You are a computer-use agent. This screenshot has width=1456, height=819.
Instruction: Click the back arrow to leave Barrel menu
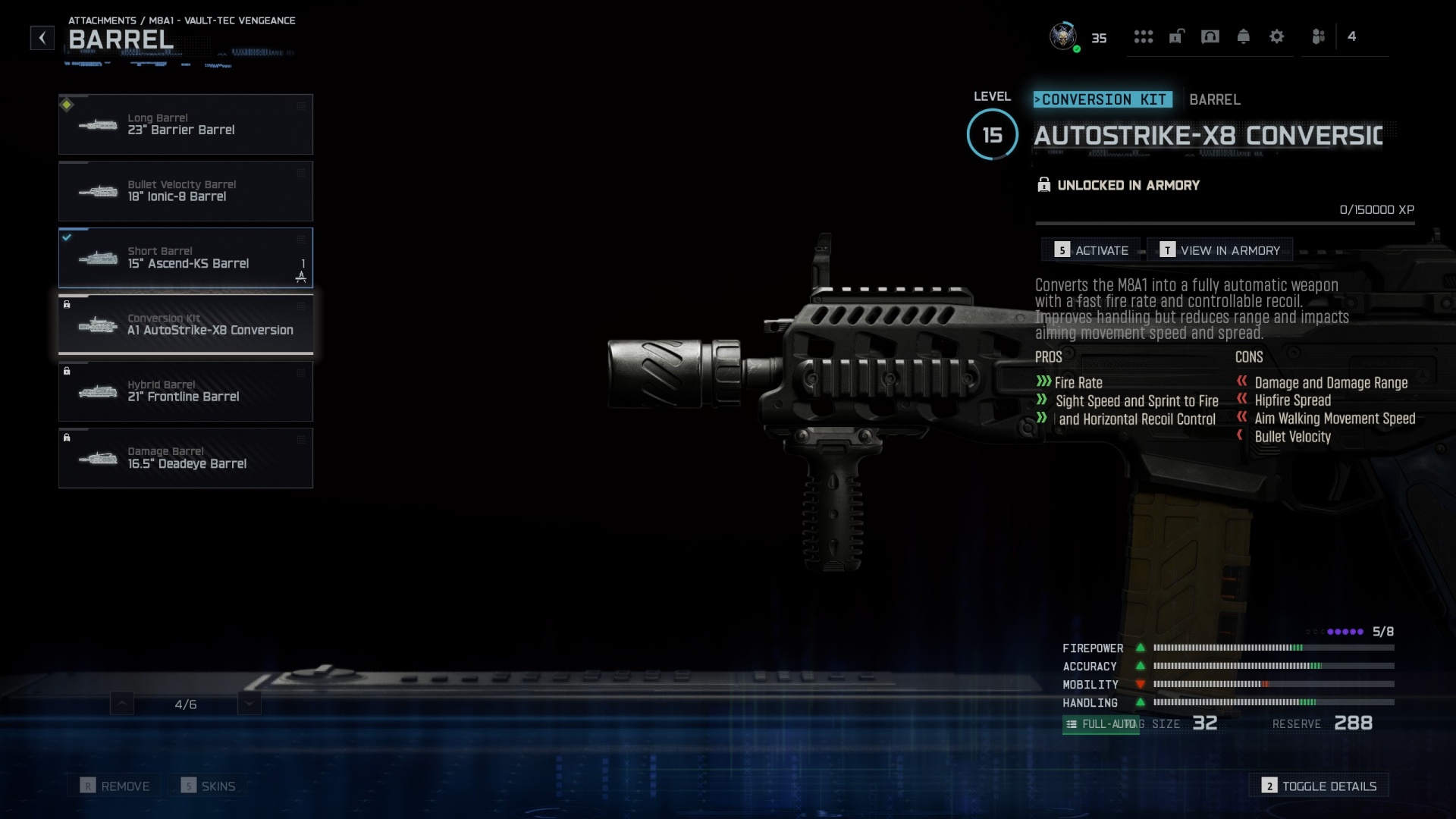[x=42, y=37]
